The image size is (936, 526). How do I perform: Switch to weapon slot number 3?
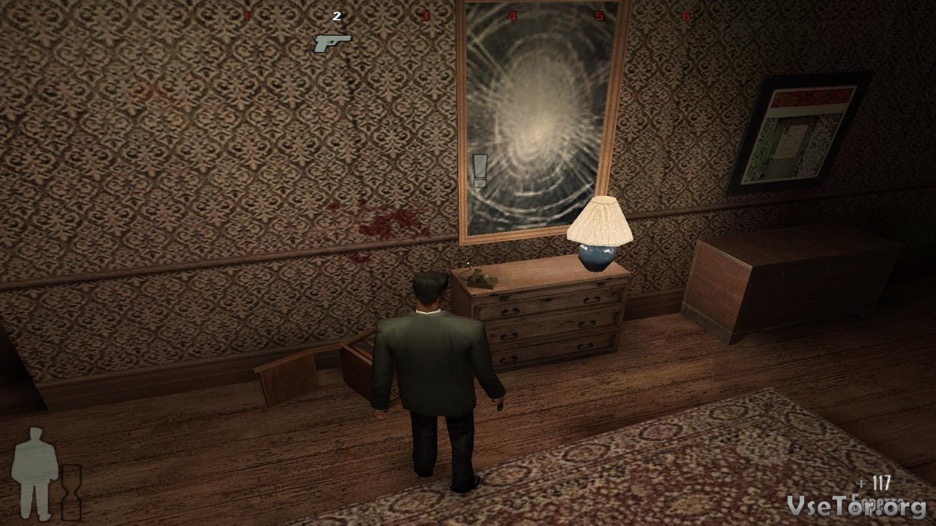click(425, 16)
